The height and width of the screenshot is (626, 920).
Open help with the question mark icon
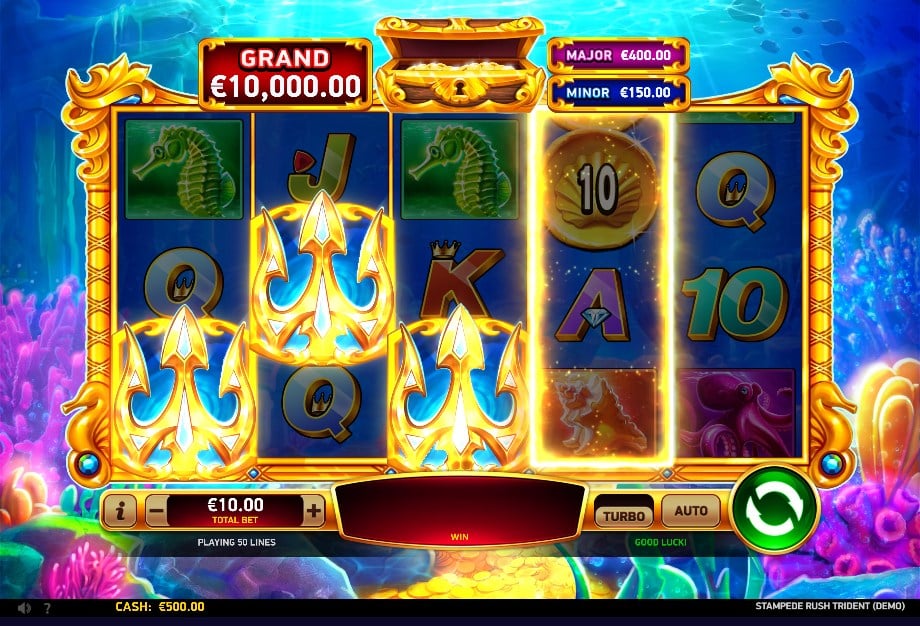click(x=47, y=607)
